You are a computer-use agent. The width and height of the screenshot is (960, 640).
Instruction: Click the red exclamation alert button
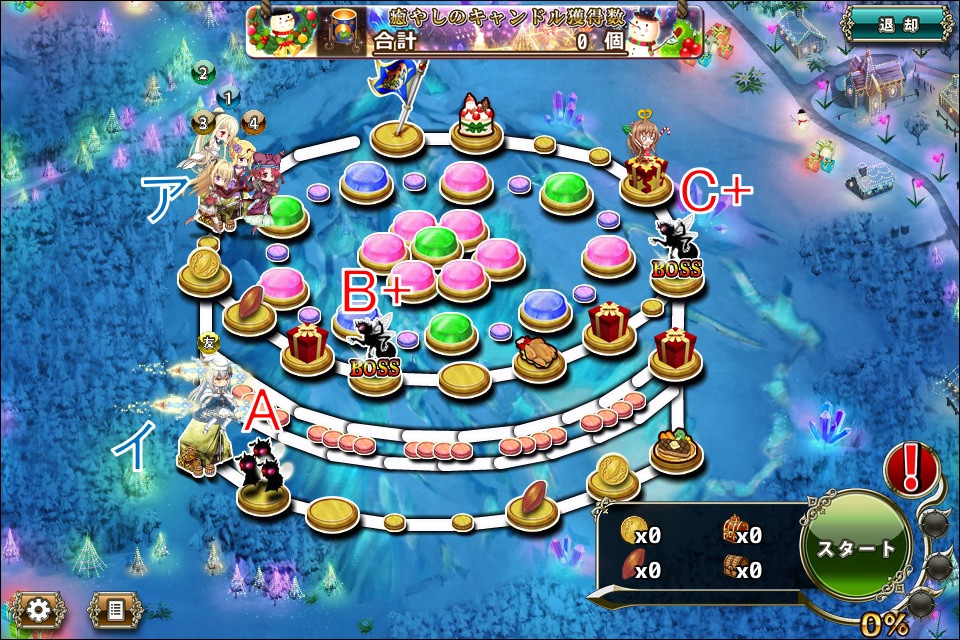pyautogui.click(x=911, y=468)
